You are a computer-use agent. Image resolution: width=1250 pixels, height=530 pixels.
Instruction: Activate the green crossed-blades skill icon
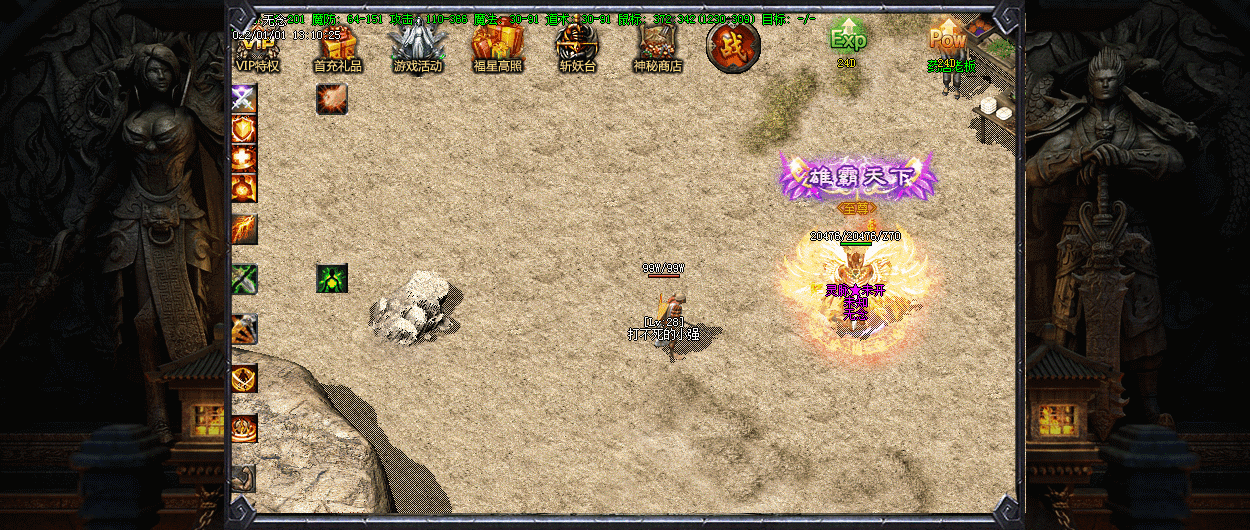(244, 279)
